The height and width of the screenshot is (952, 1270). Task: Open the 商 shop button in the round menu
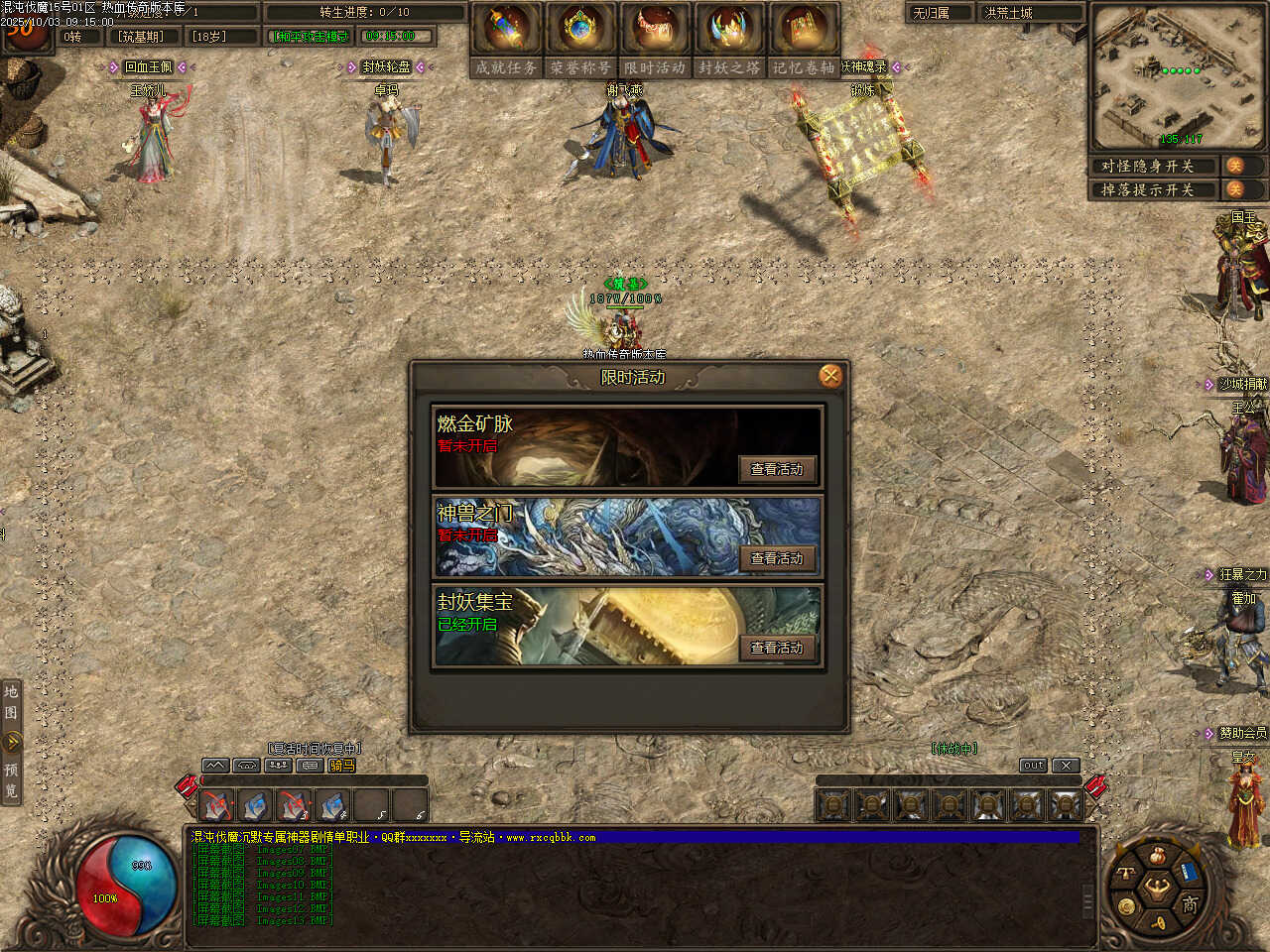pyautogui.click(x=1189, y=904)
